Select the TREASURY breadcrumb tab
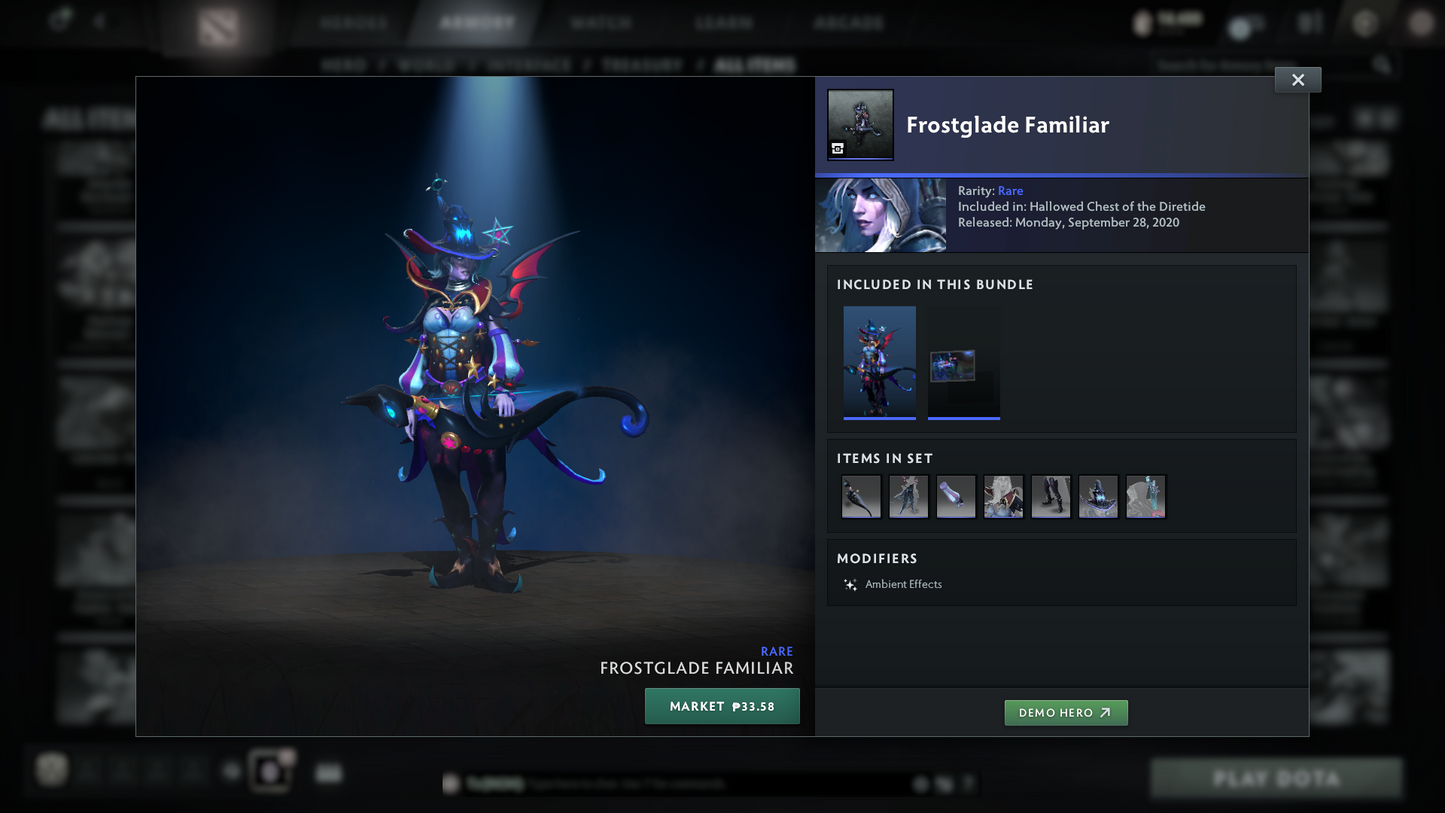Image resolution: width=1445 pixels, height=813 pixels. pyautogui.click(x=642, y=63)
